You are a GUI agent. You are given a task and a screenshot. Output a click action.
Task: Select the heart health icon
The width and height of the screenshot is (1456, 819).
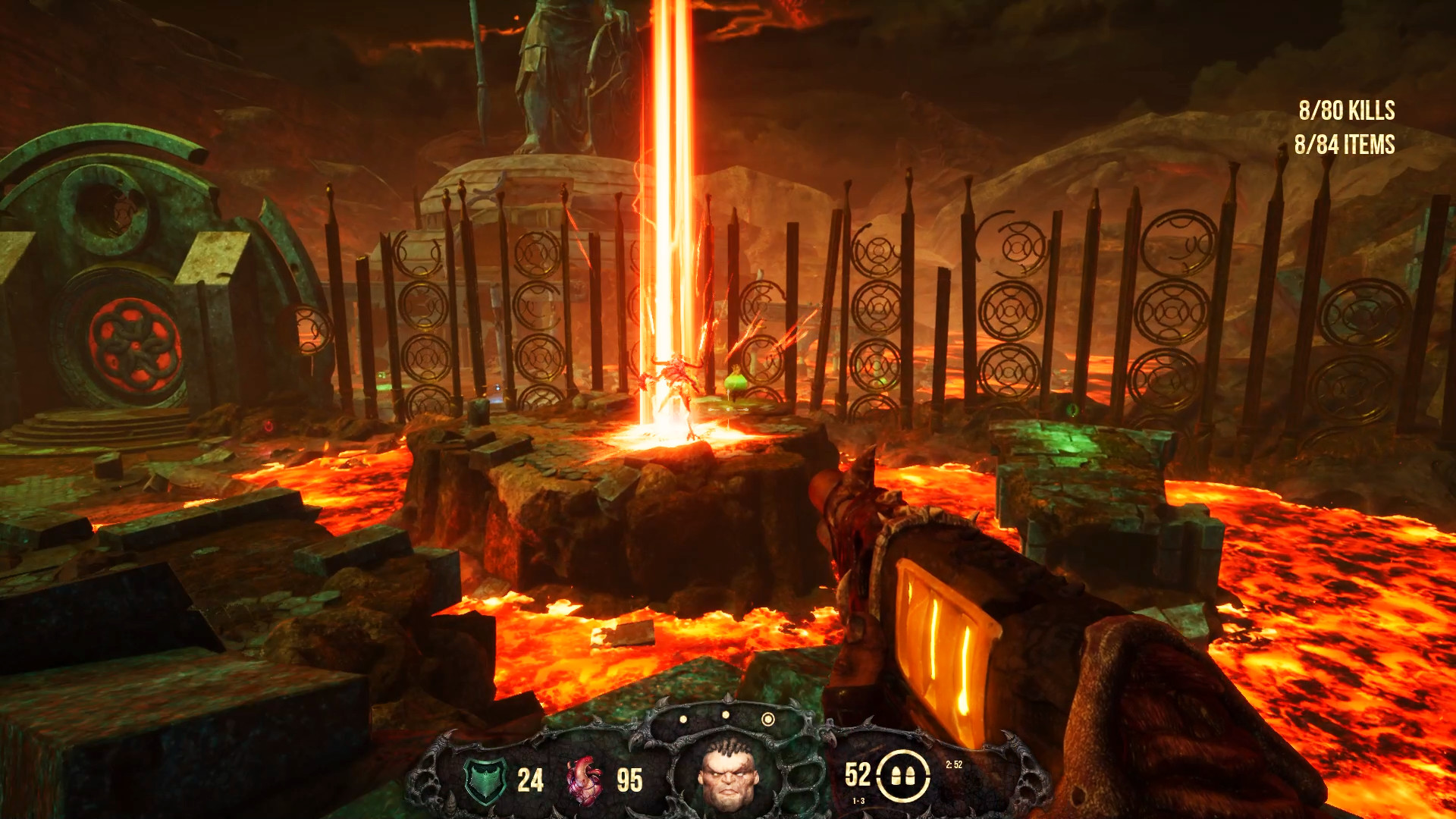[584, 780]
